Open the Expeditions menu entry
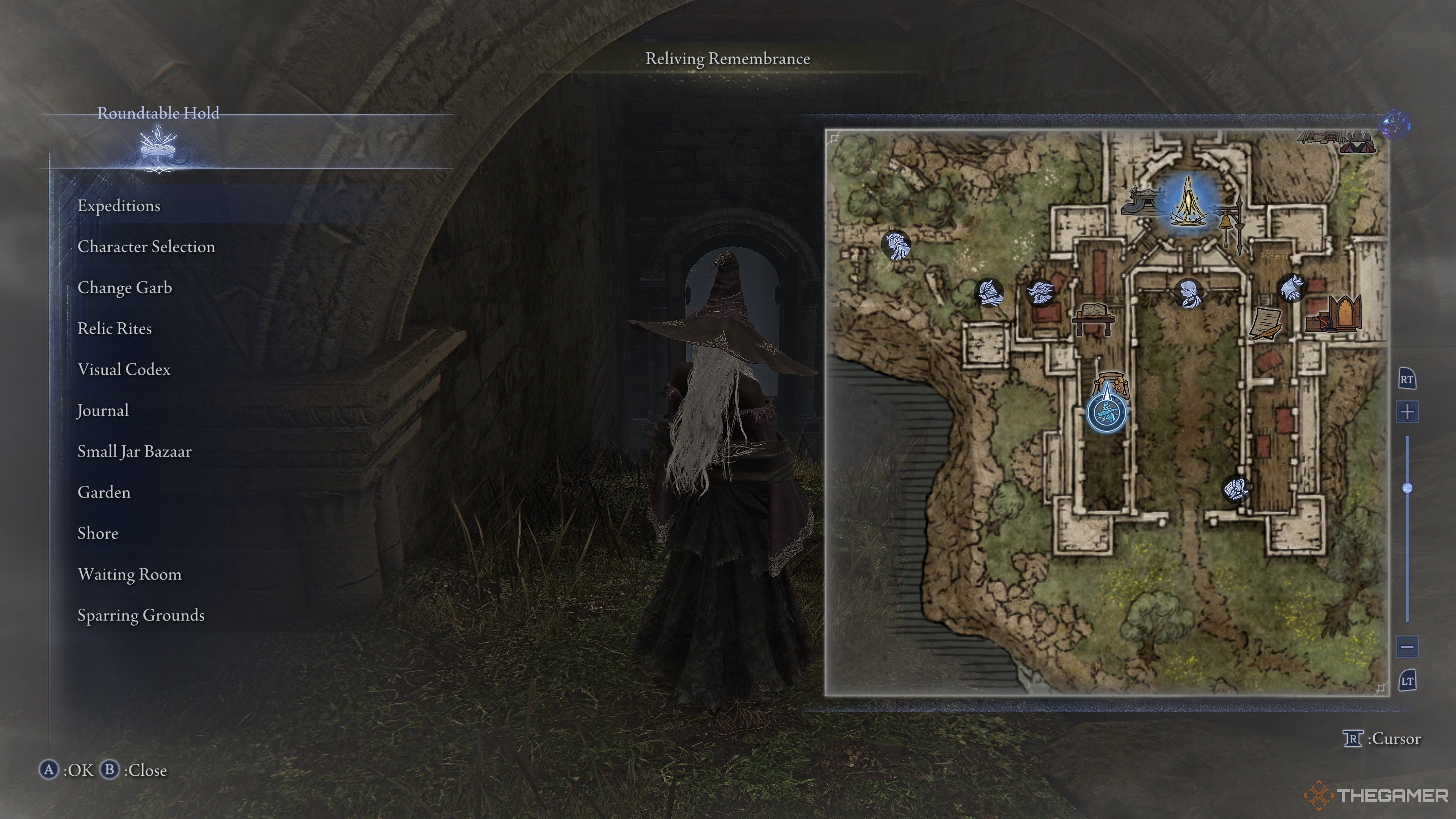Viewport: 1456px width, 819px height. pos(119,206)
